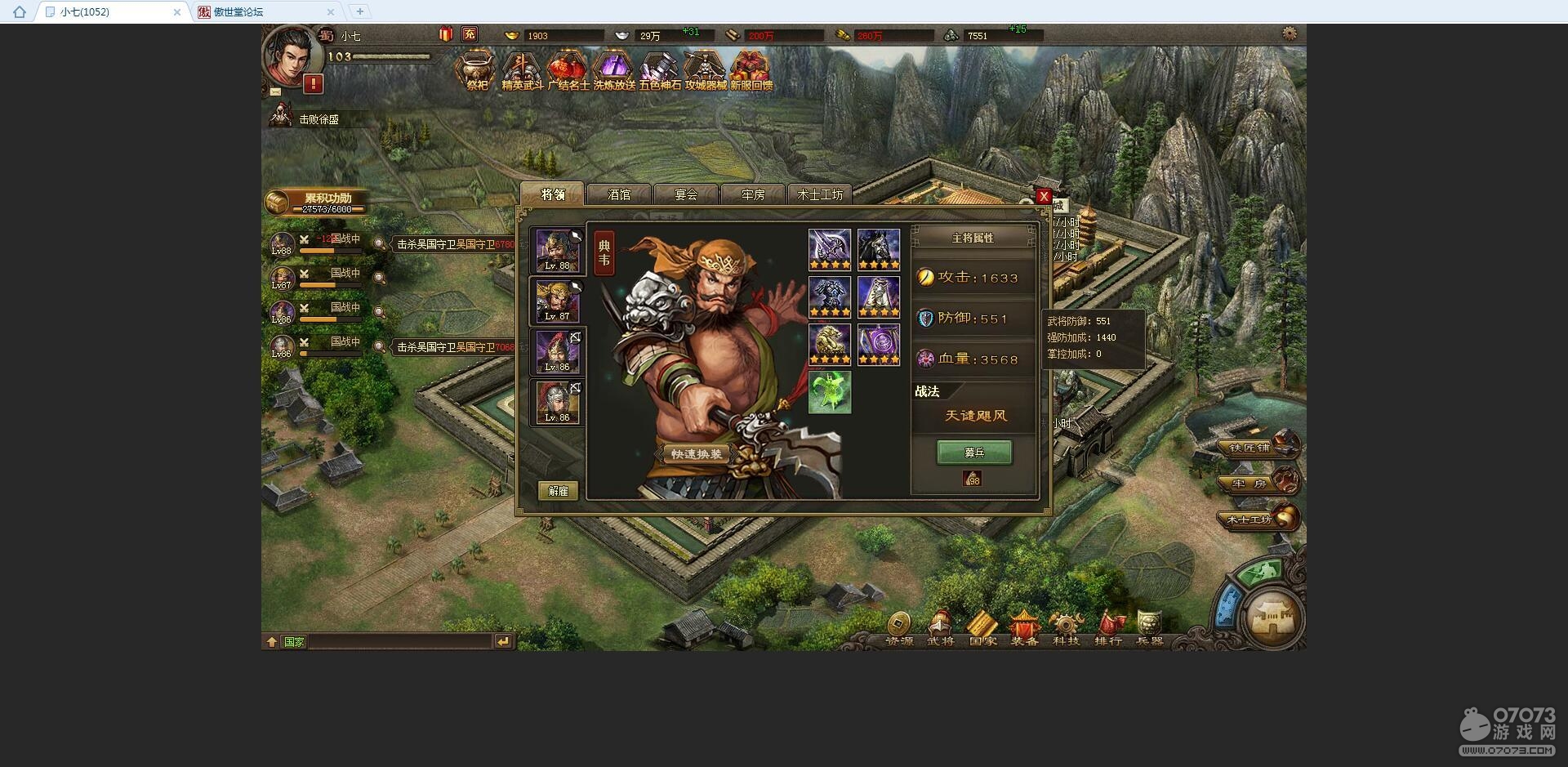The height and width of the screenshot is (767, 1568).
Task: Click the 快速换装 button
Action: (696, 454)
